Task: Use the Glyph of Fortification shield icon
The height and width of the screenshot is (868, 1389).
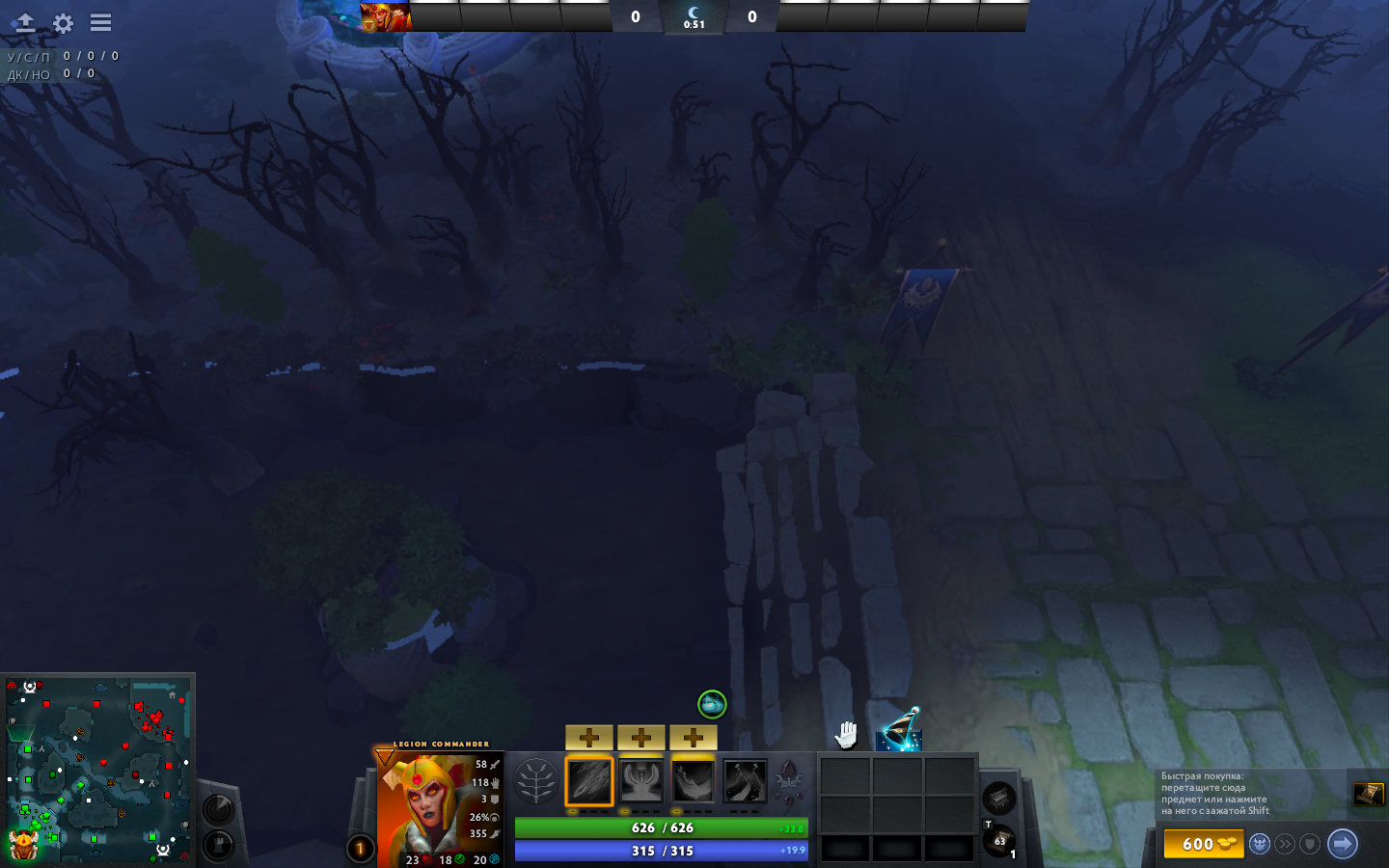Action: click(1310, 843)
